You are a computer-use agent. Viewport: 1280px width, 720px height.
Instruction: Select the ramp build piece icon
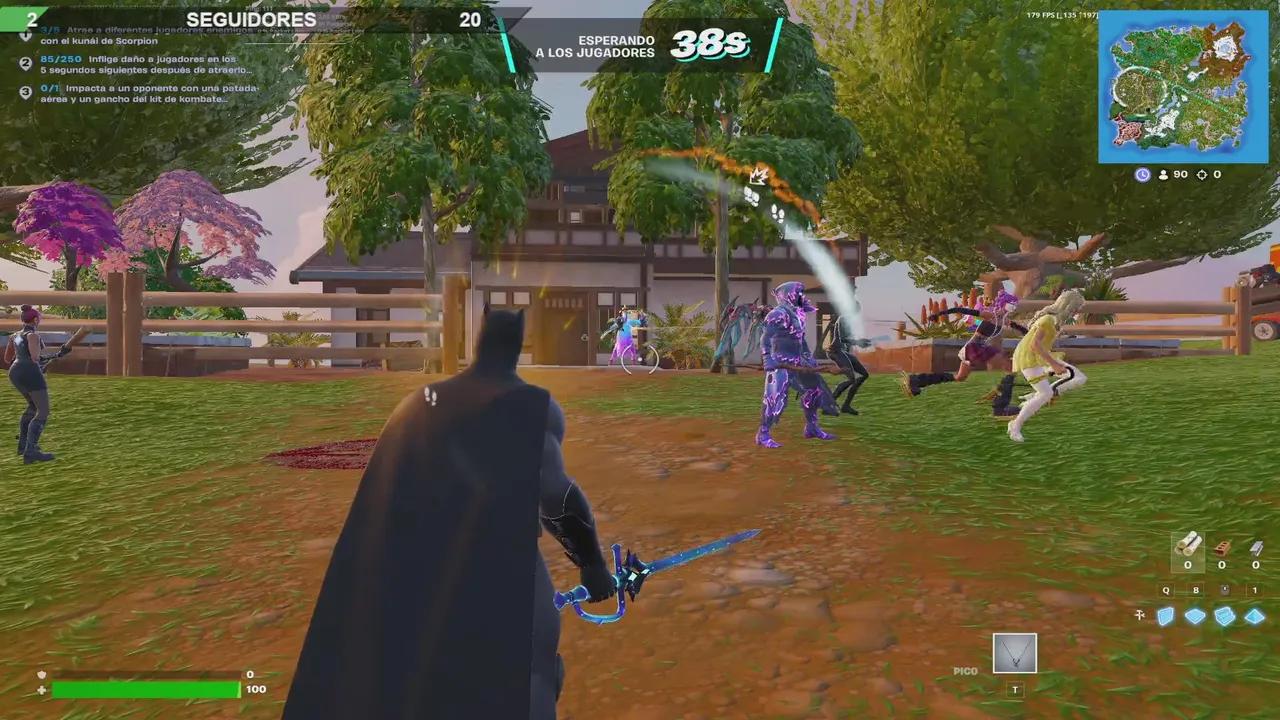pos(1224,618)
